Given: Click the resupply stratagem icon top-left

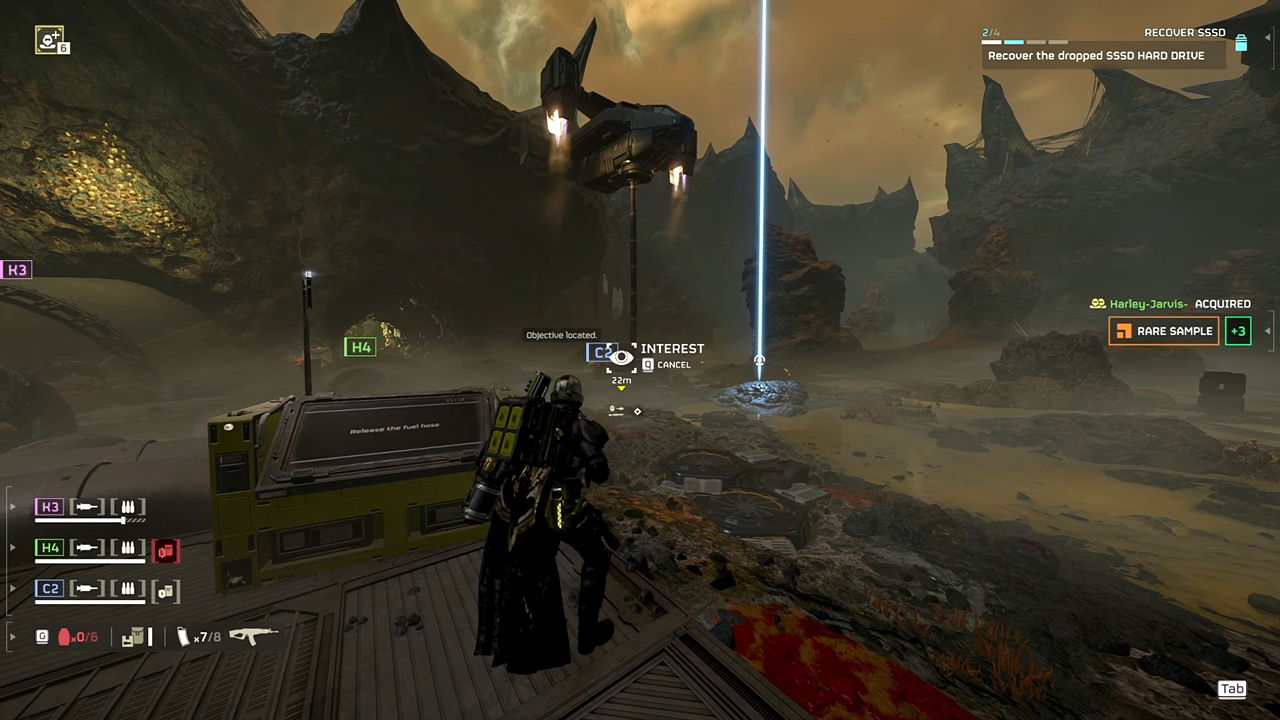Looking at the screenshot, I should 52,40.
